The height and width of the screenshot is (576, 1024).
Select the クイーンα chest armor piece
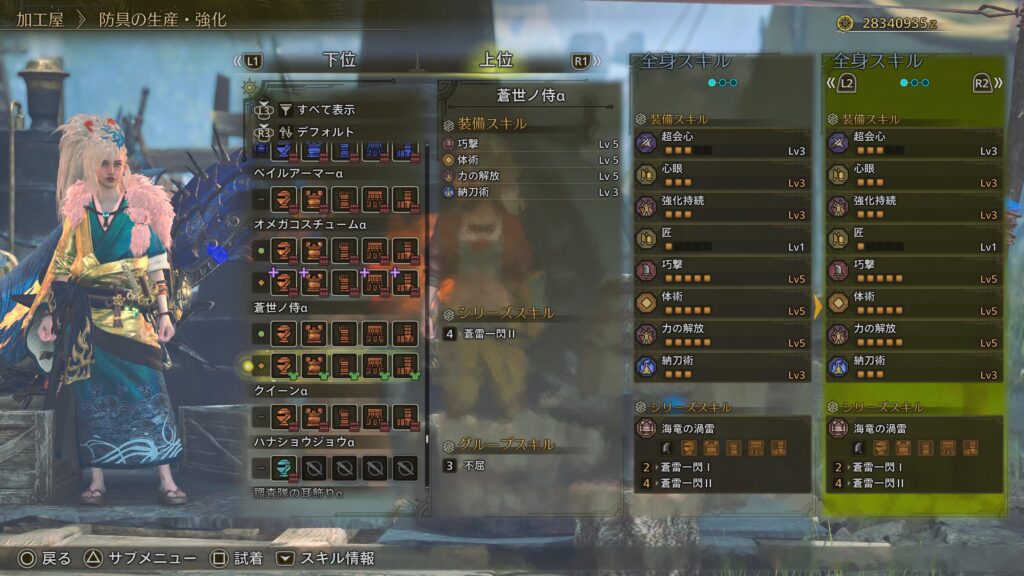(x=315, y=415)
